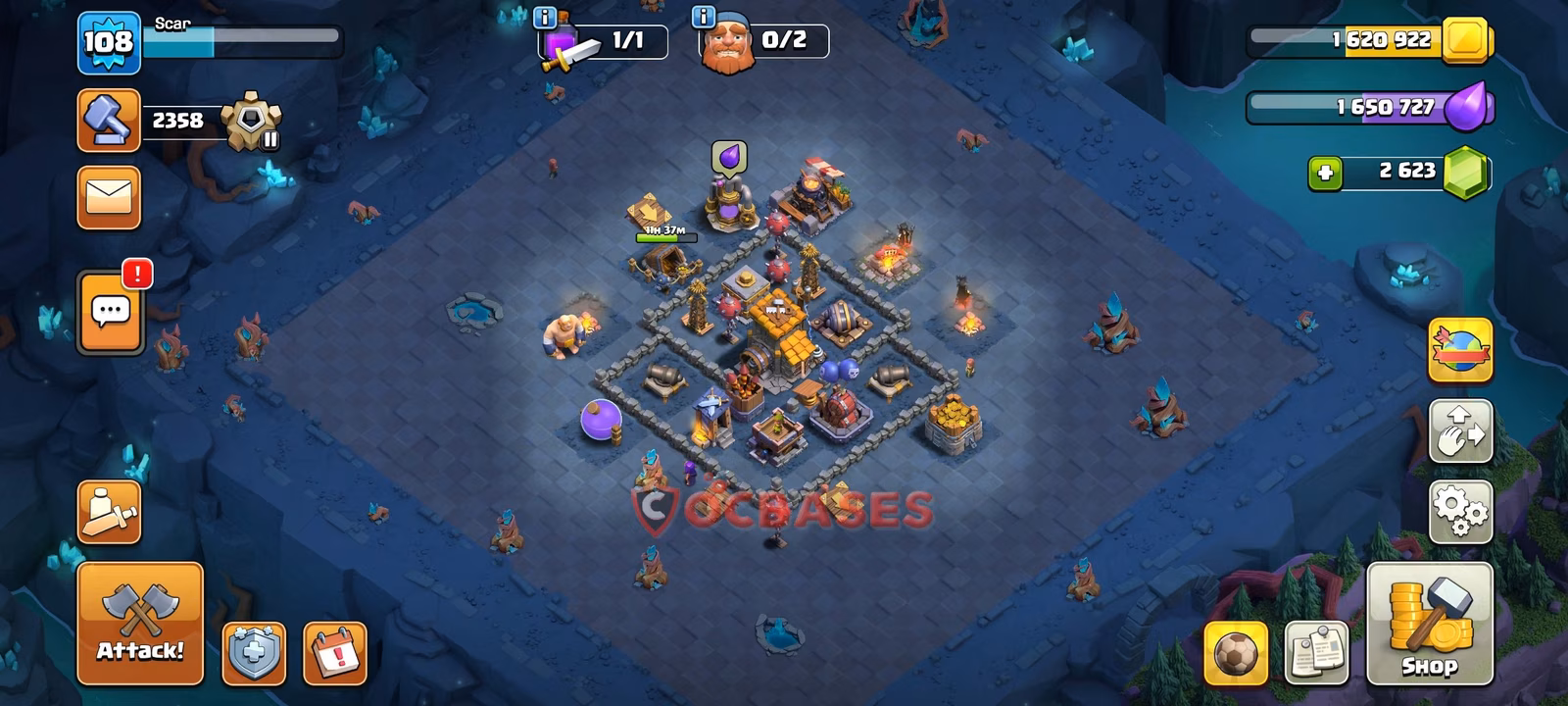The height and width of the screenshot is (706, 1568).
Task: Open the chat panel with the red notification
Action: pos(108,312)
